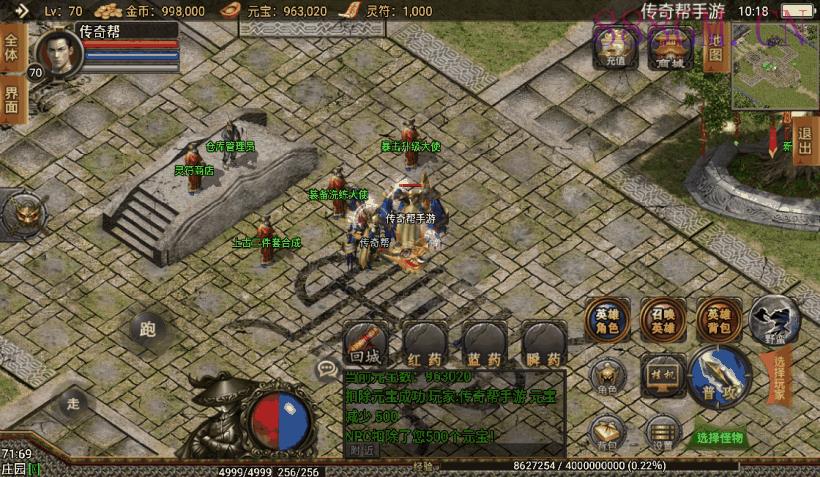This screenshot has width=820, height=477.
Task: Activate the 普攻 basic attack button
Action: (718, 375)
